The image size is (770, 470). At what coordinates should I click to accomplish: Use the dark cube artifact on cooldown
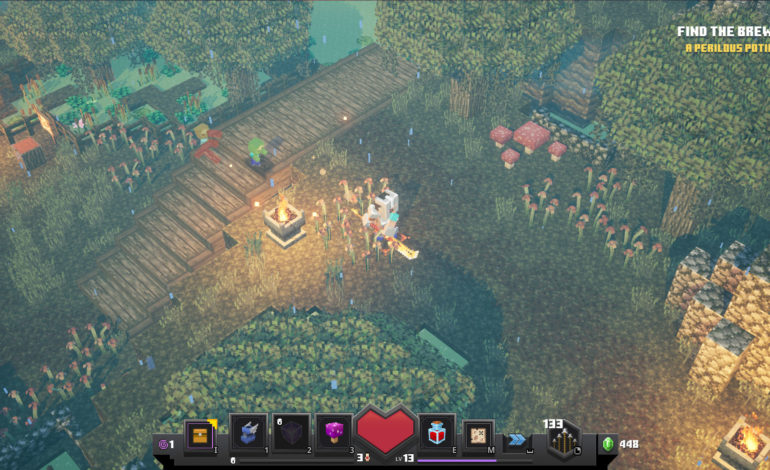pos(291,432)
